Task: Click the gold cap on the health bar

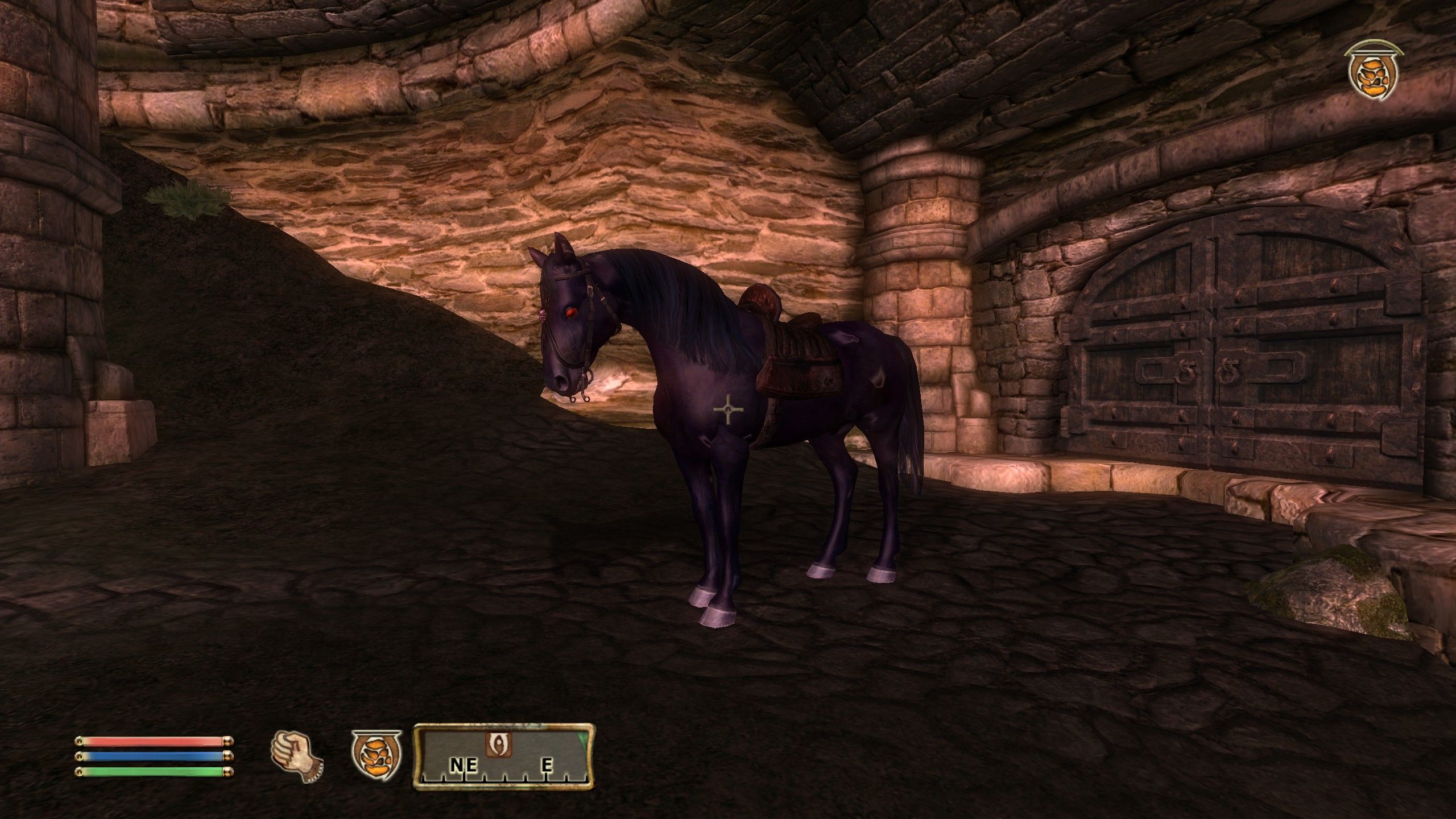Action: pyautogui.click(x=227, y=741)
